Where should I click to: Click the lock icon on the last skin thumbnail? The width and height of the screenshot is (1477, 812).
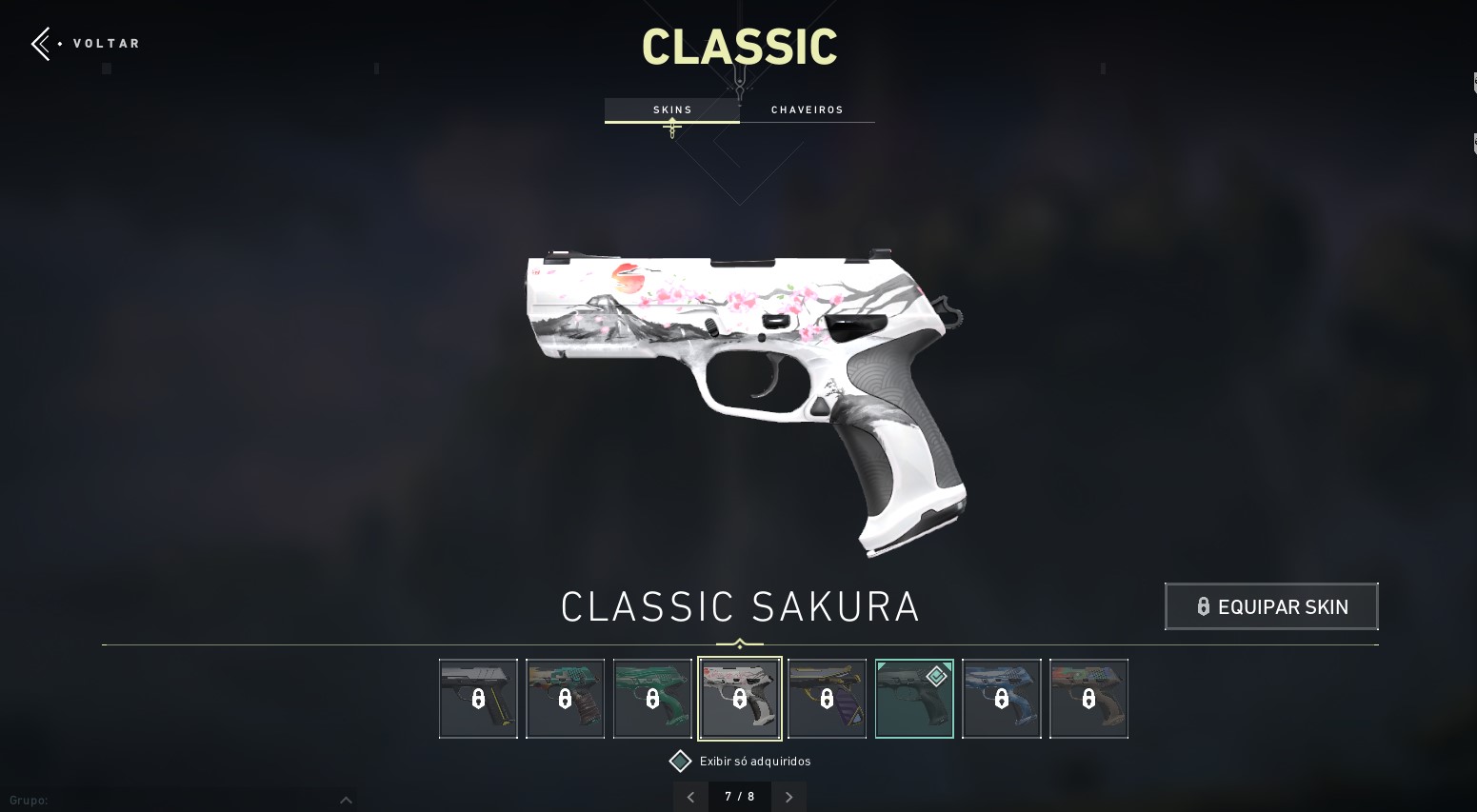pos(1088,699)
